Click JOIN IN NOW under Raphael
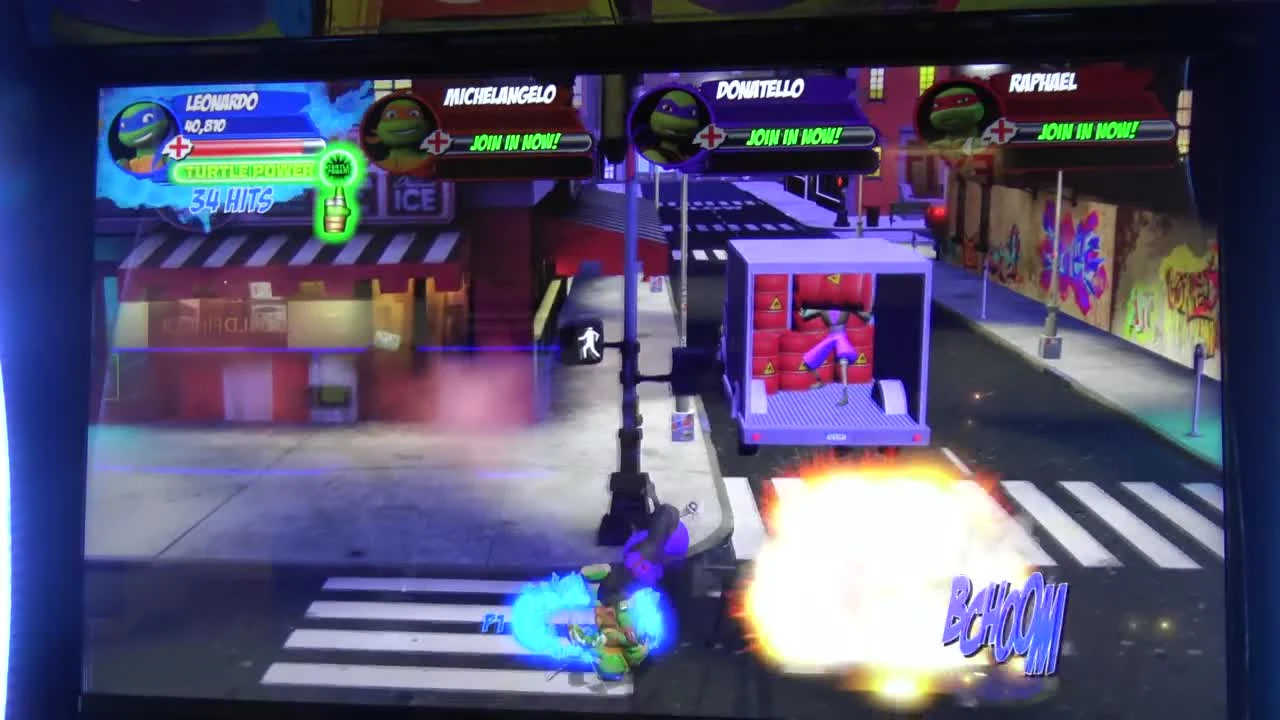This screenshot has width=1280, height=720. point(1088,130)
